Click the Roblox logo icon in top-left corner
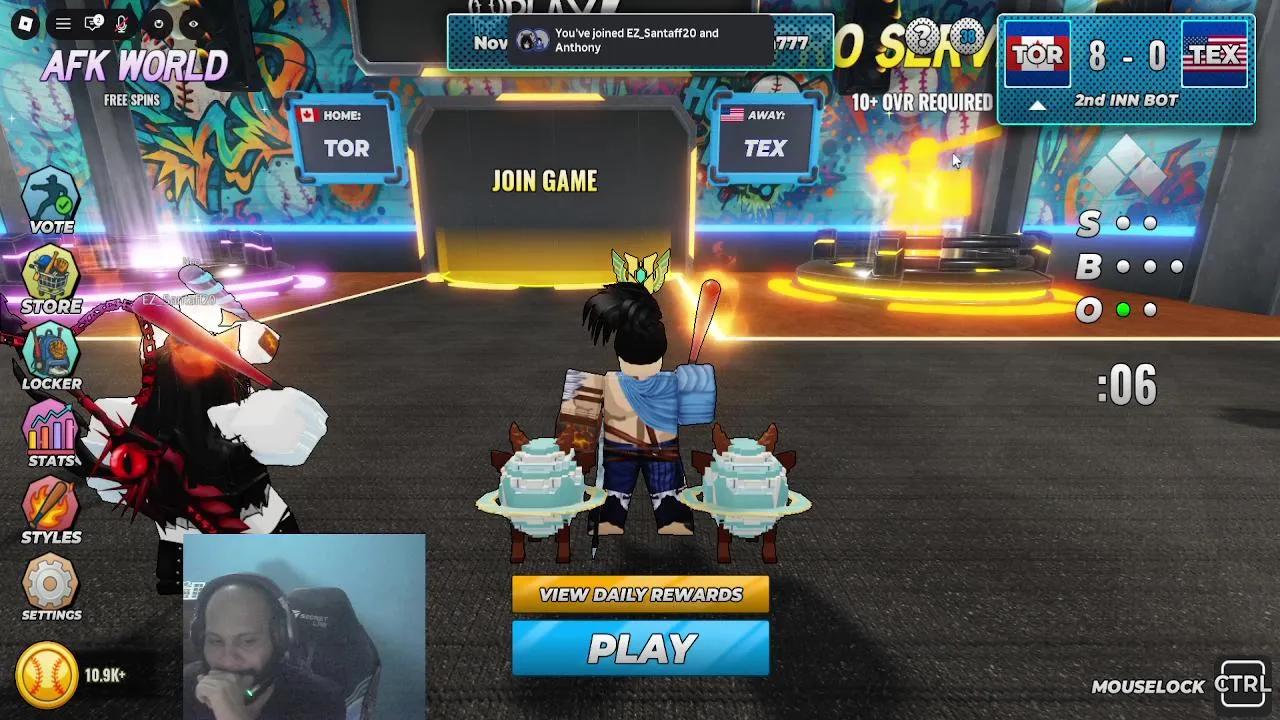 (27, 25)
